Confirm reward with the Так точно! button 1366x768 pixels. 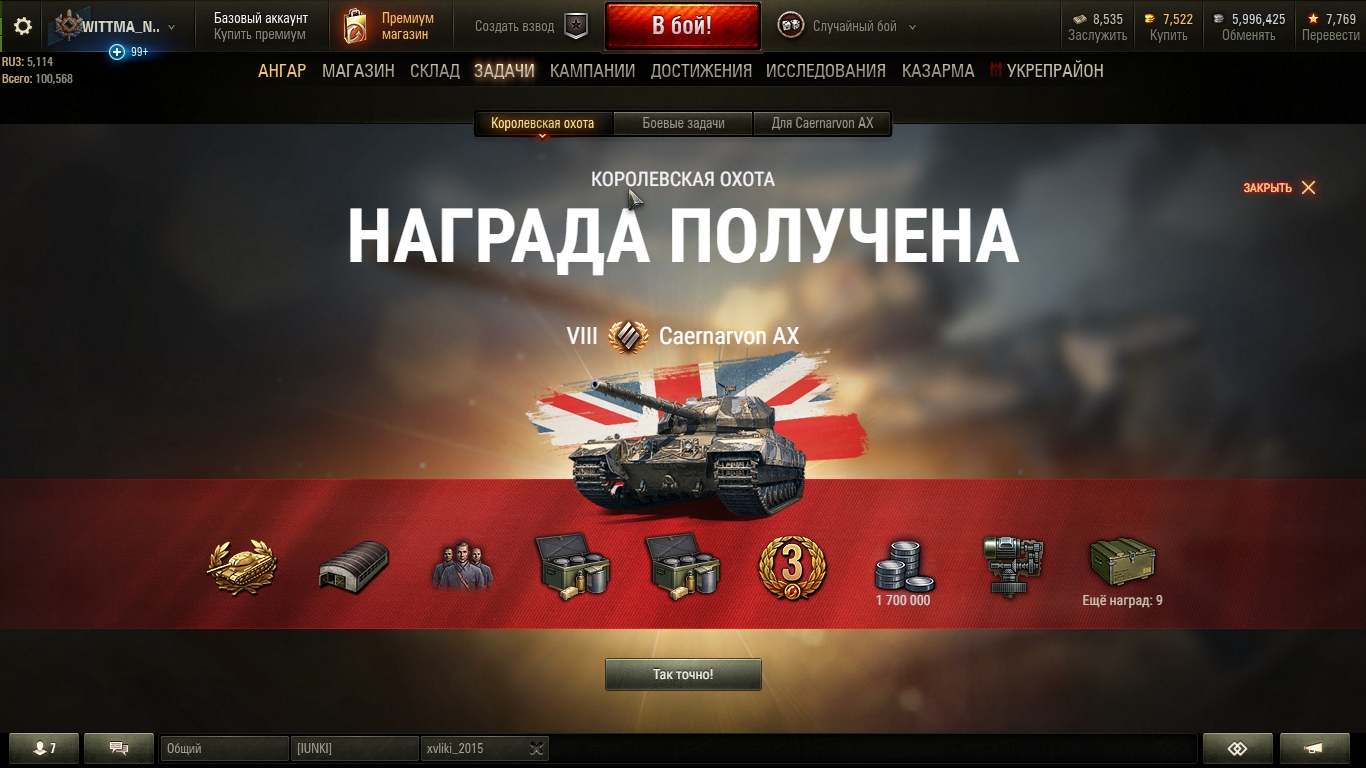tap(683, 675)
